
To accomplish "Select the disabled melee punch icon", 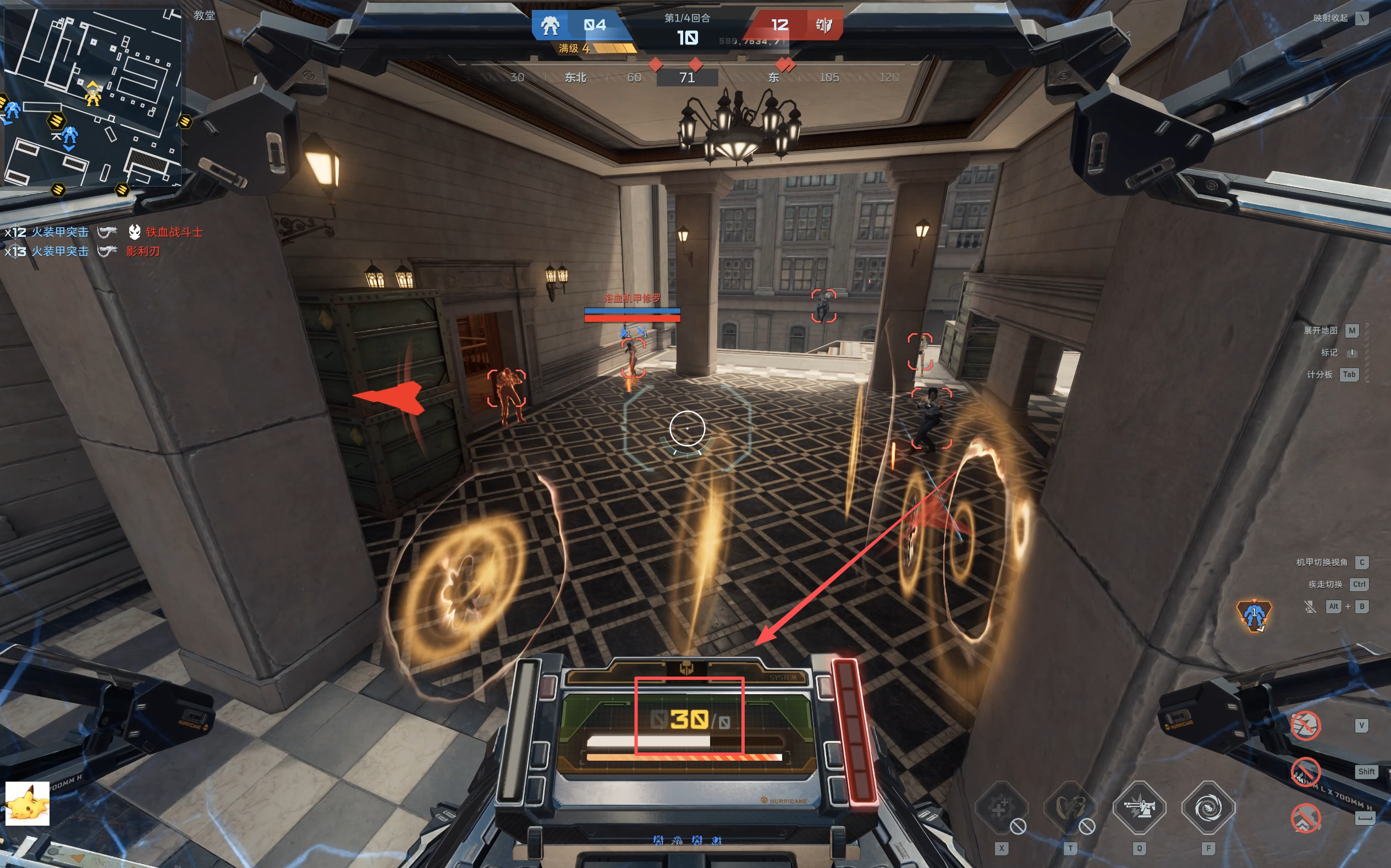I will click(x=1306, y=726).
